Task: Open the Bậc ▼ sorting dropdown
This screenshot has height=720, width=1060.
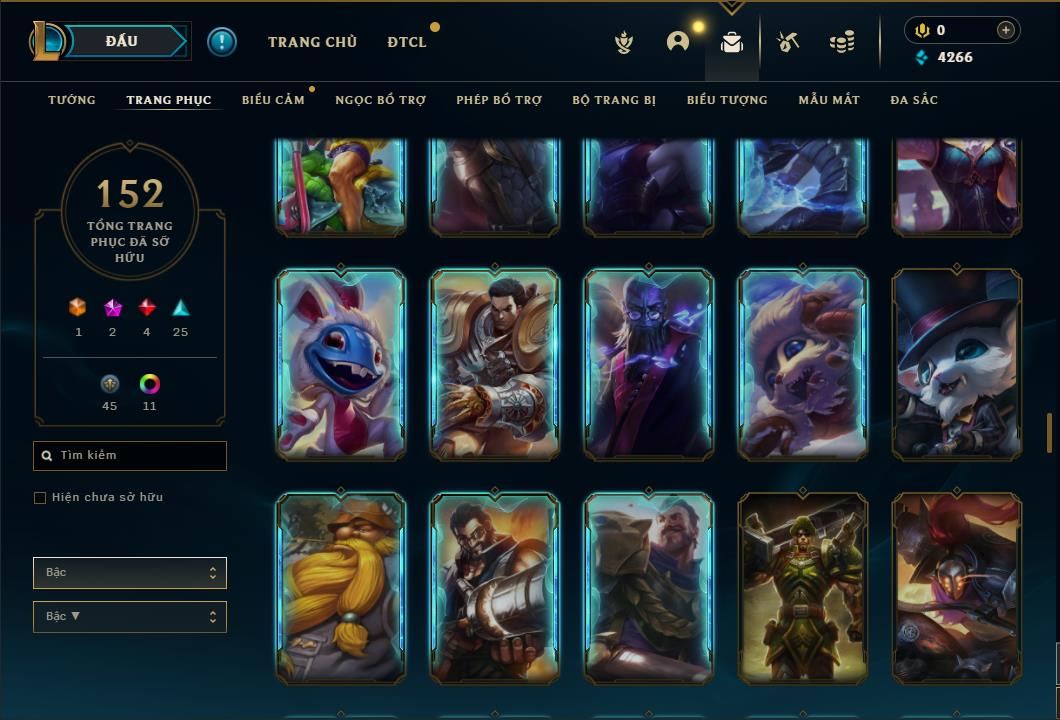Action: tap(130, 617)
